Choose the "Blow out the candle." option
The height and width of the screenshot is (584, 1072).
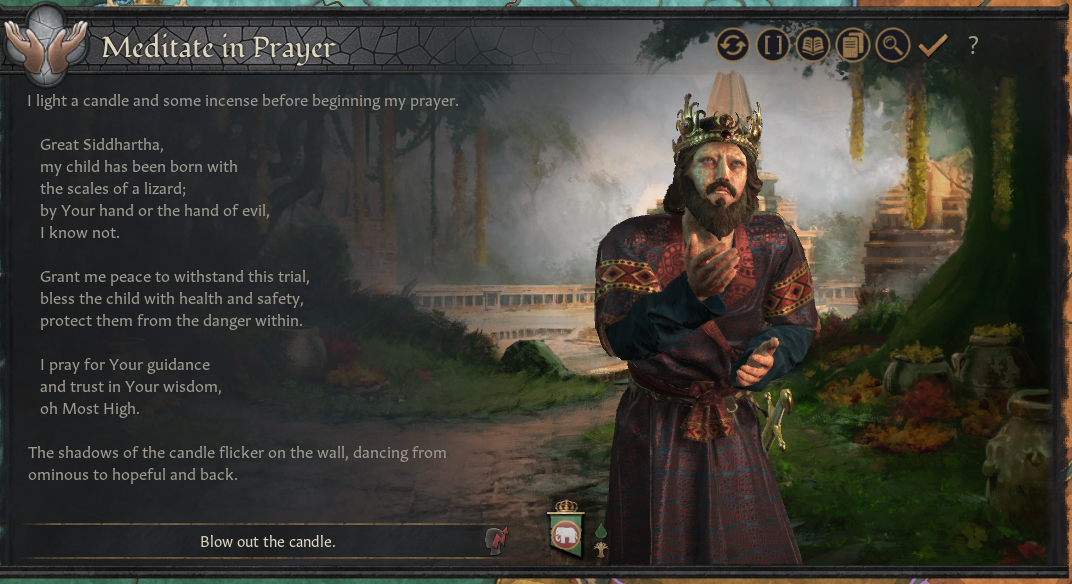tap(267, 542)
